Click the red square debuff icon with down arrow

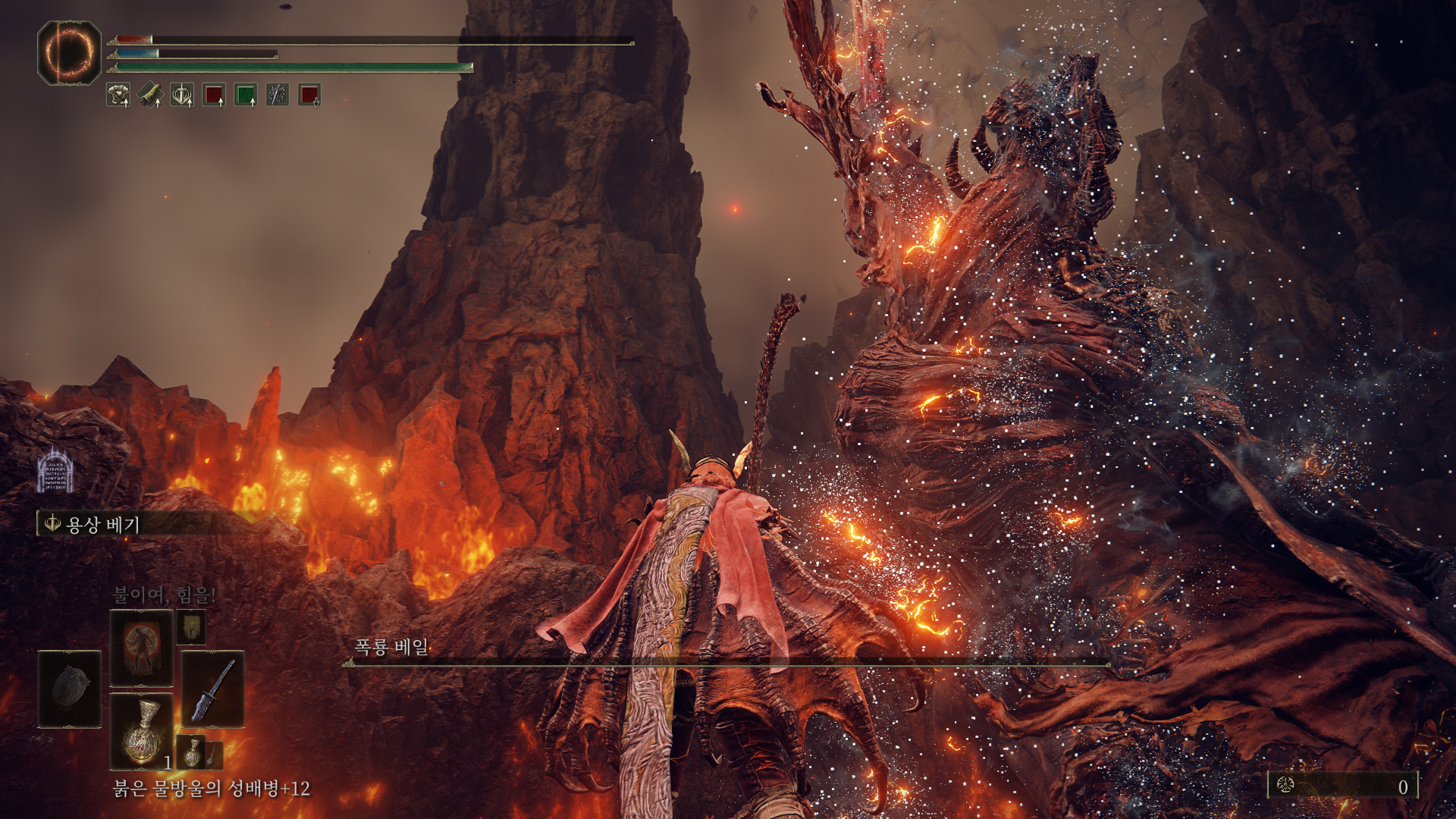point(309,95)
